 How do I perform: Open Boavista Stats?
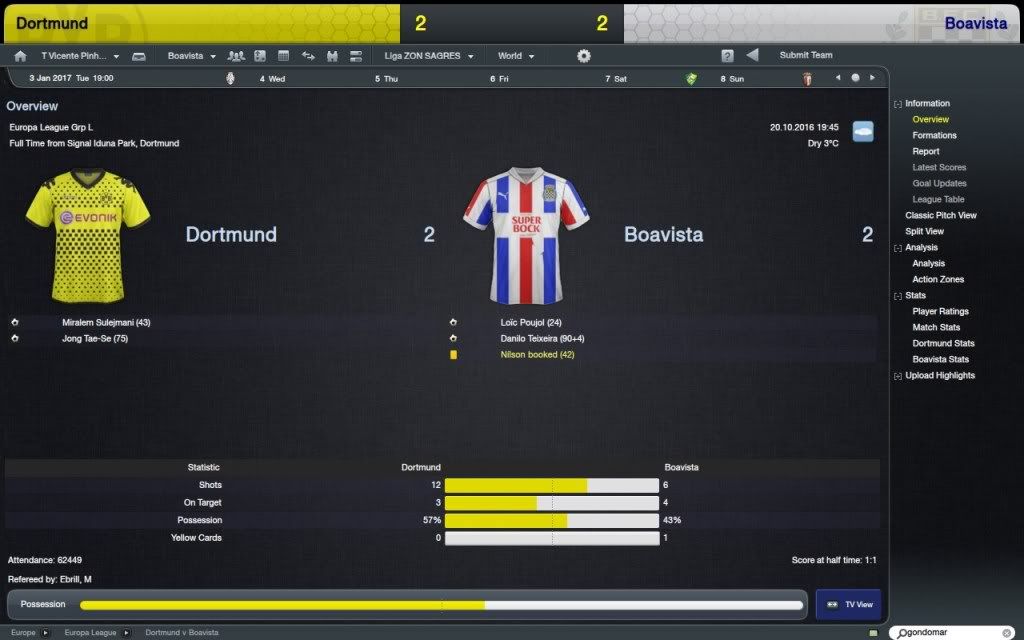click(x=940, y=359)
